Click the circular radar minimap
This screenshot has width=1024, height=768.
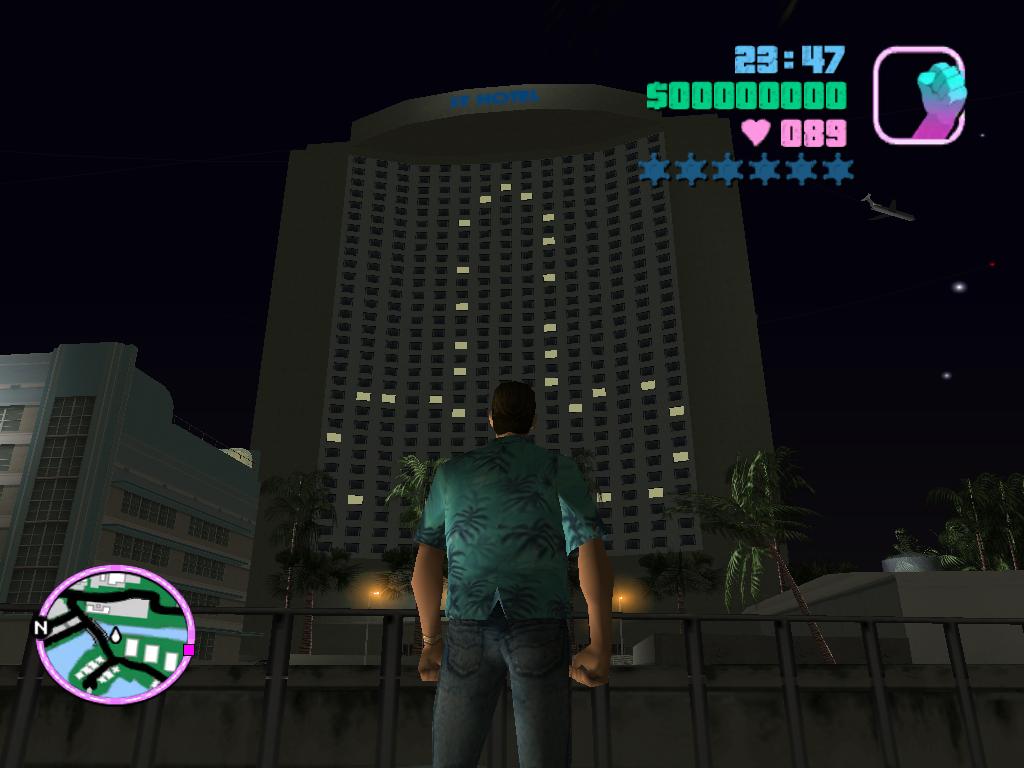(x=114, y=634)
